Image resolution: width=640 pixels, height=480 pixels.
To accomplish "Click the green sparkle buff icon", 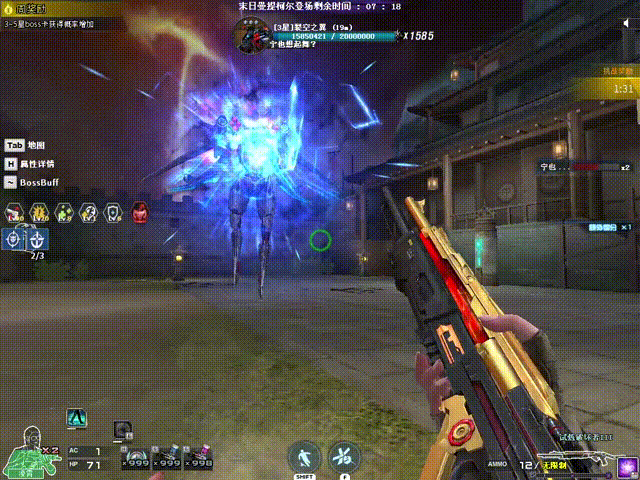I will [64, 212].
